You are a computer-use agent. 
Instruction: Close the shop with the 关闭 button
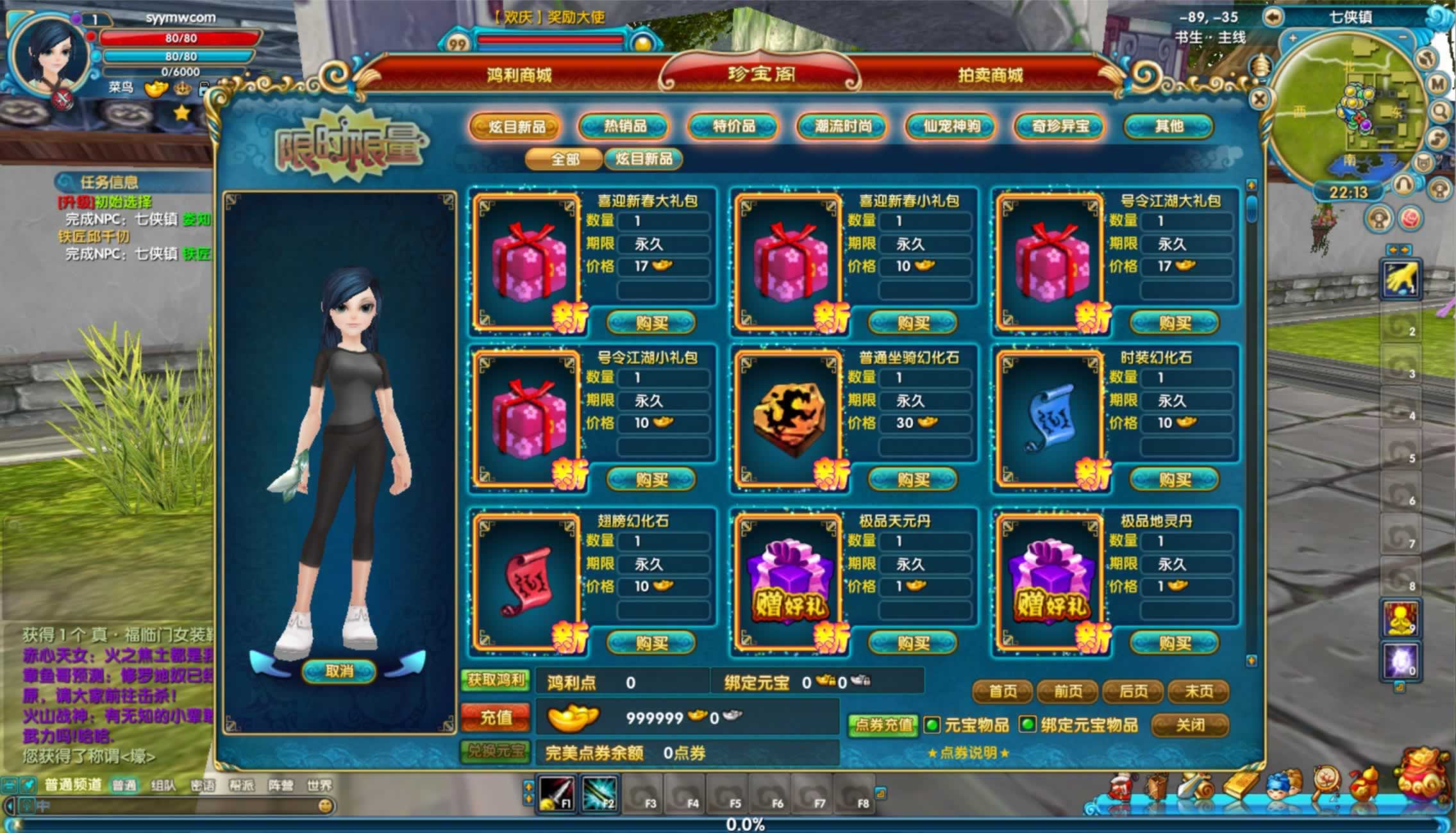click(x=1190, y=725)
